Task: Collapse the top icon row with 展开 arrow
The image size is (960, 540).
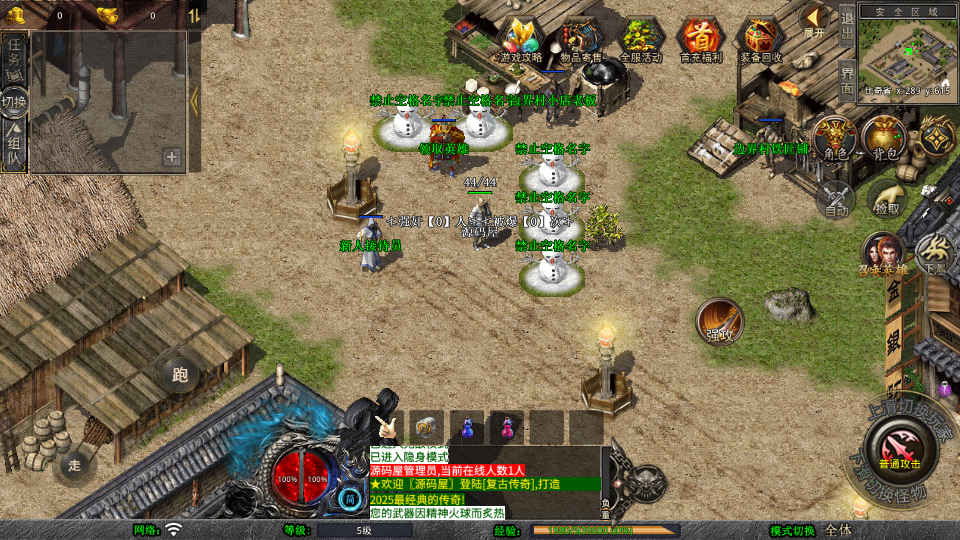Action: (x=815, y=19)
